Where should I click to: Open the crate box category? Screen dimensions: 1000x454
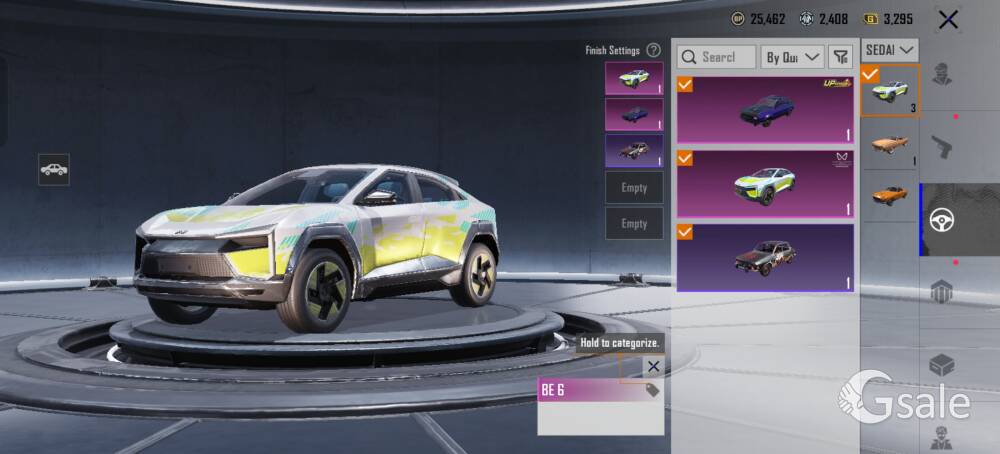(x=941, y=366)
